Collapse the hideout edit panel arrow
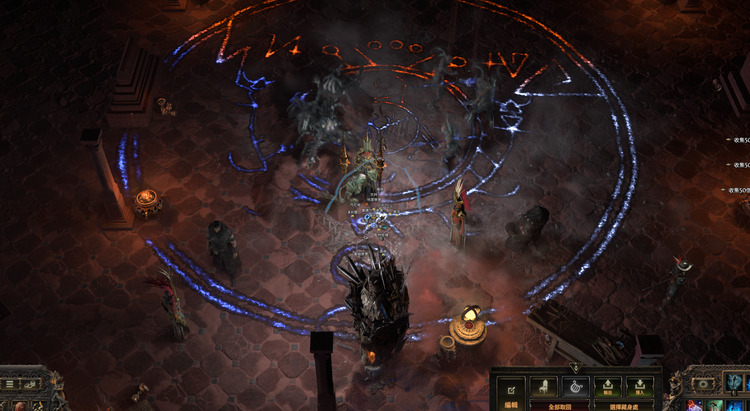Image resolution: width=750 pixels, height=411 pixels. pos(575,369)
